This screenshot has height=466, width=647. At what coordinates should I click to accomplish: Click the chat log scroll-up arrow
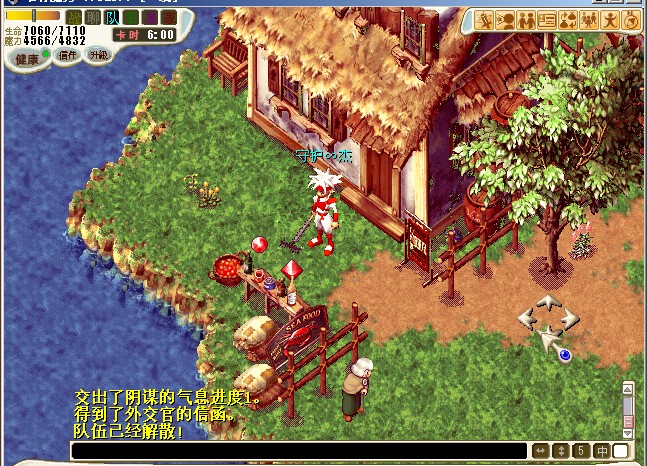click(x=628, y=389)
